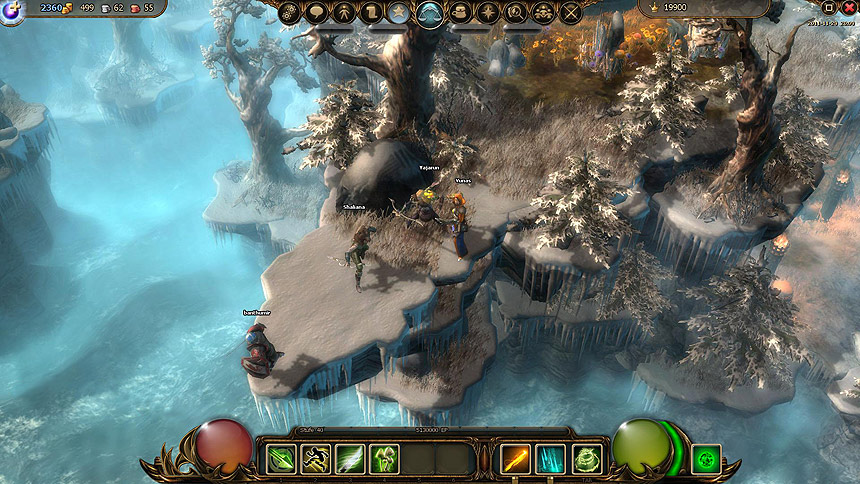Activate the white streak arrow skill

tap(350, 459)
